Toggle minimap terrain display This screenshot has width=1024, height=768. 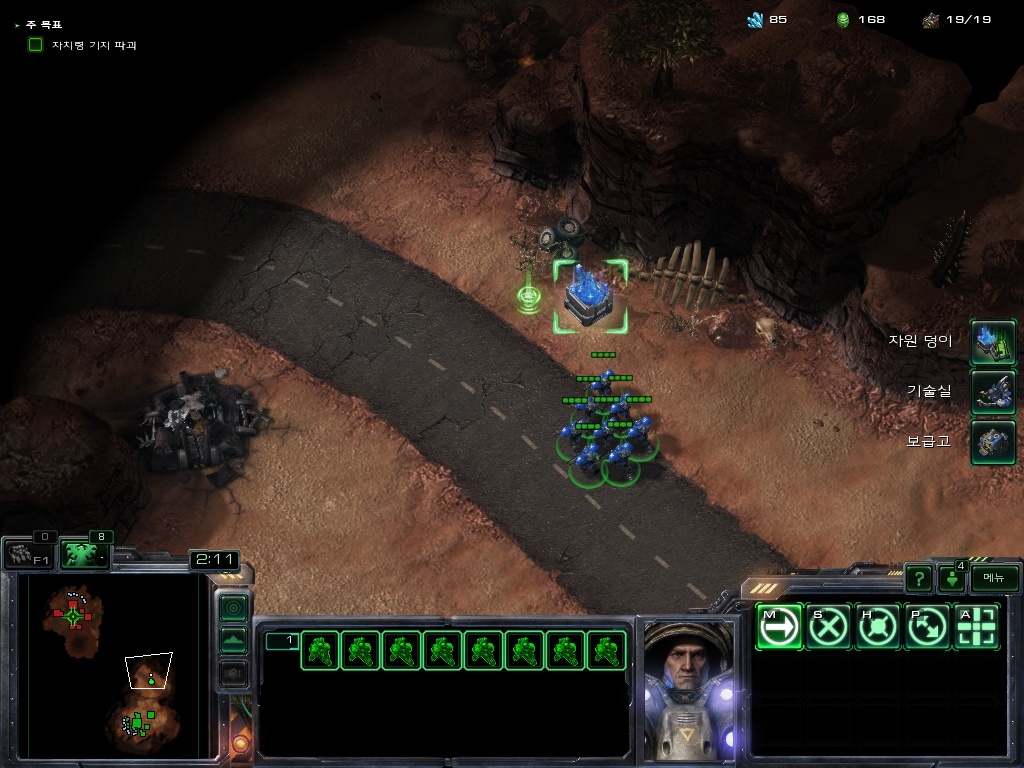coord(233,639)
